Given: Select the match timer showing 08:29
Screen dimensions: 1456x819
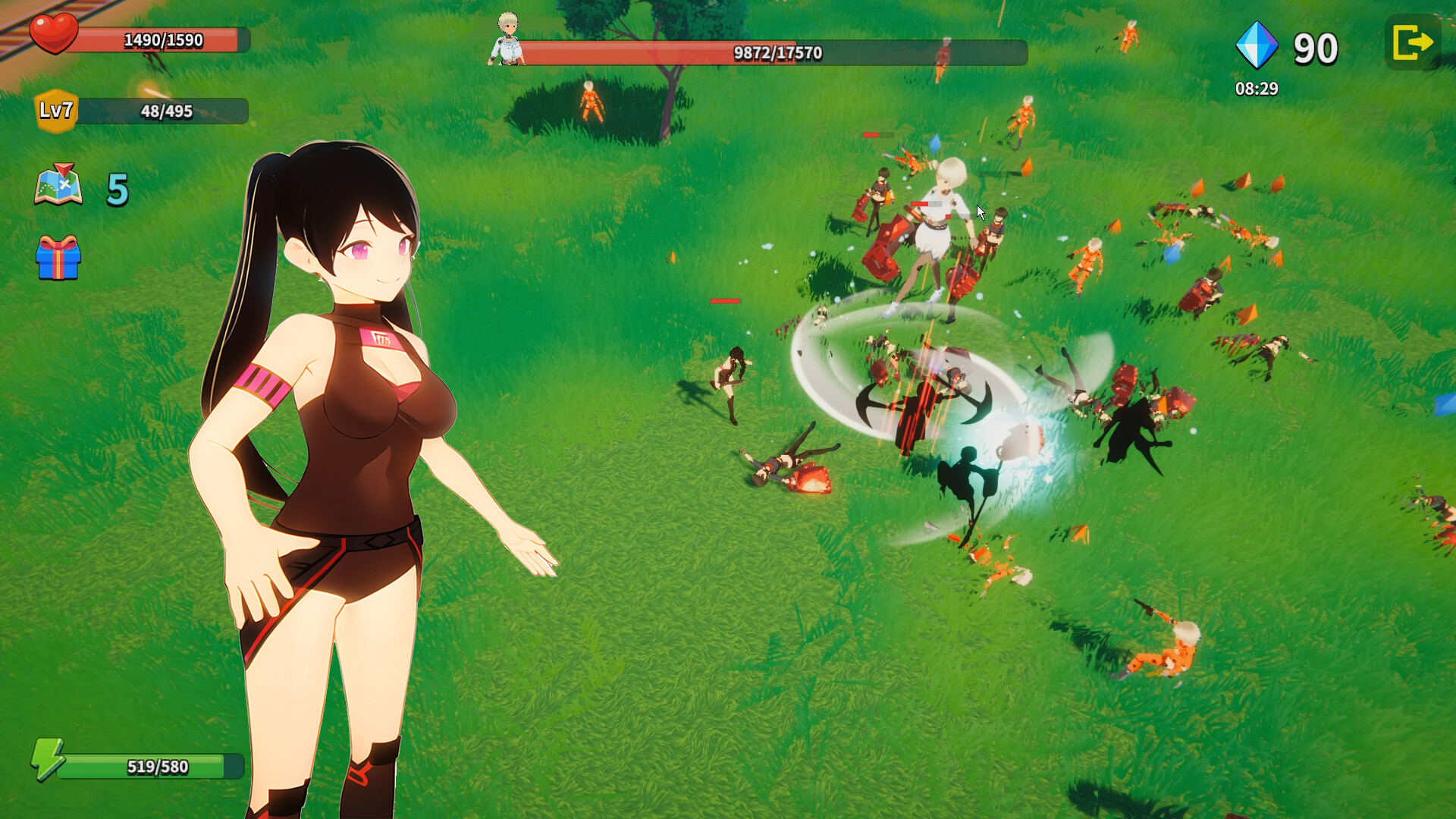Looking at the screenshot, I should tap(1258, 89).
